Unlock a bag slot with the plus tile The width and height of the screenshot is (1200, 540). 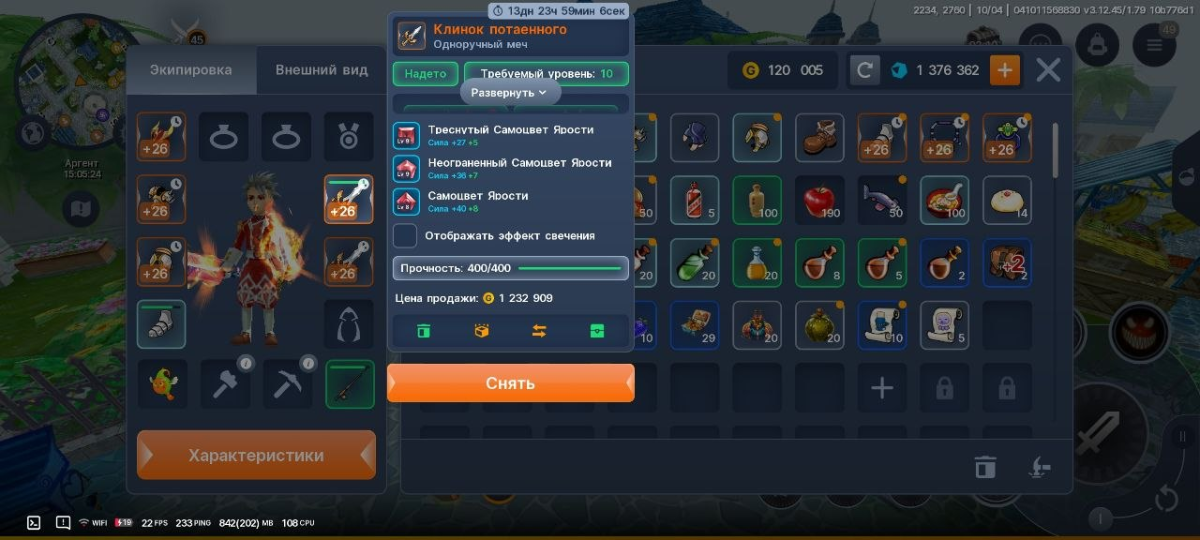(881, 388)
